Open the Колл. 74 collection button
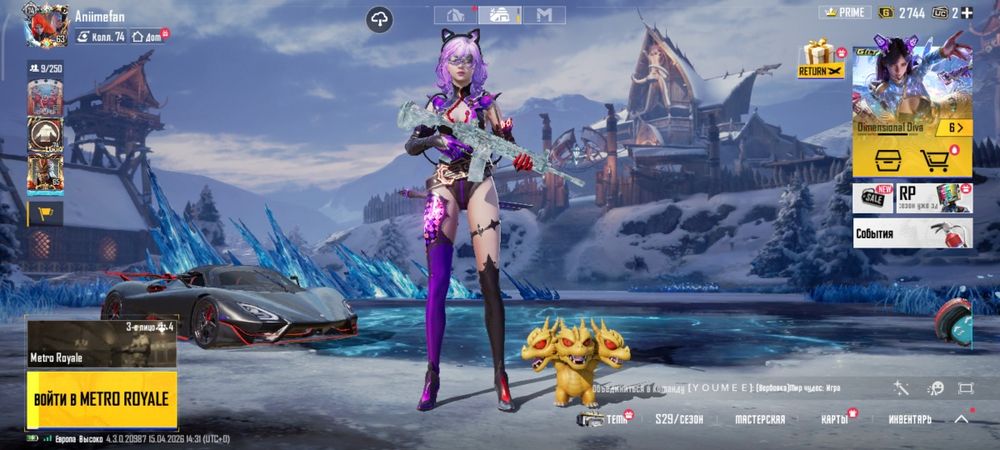 100,36
